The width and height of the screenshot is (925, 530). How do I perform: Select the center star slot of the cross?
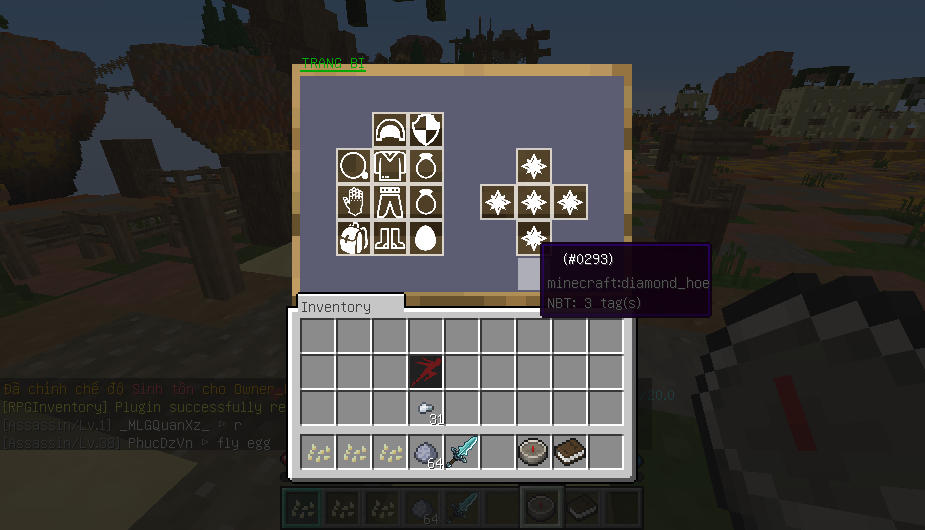coord(534,202)
